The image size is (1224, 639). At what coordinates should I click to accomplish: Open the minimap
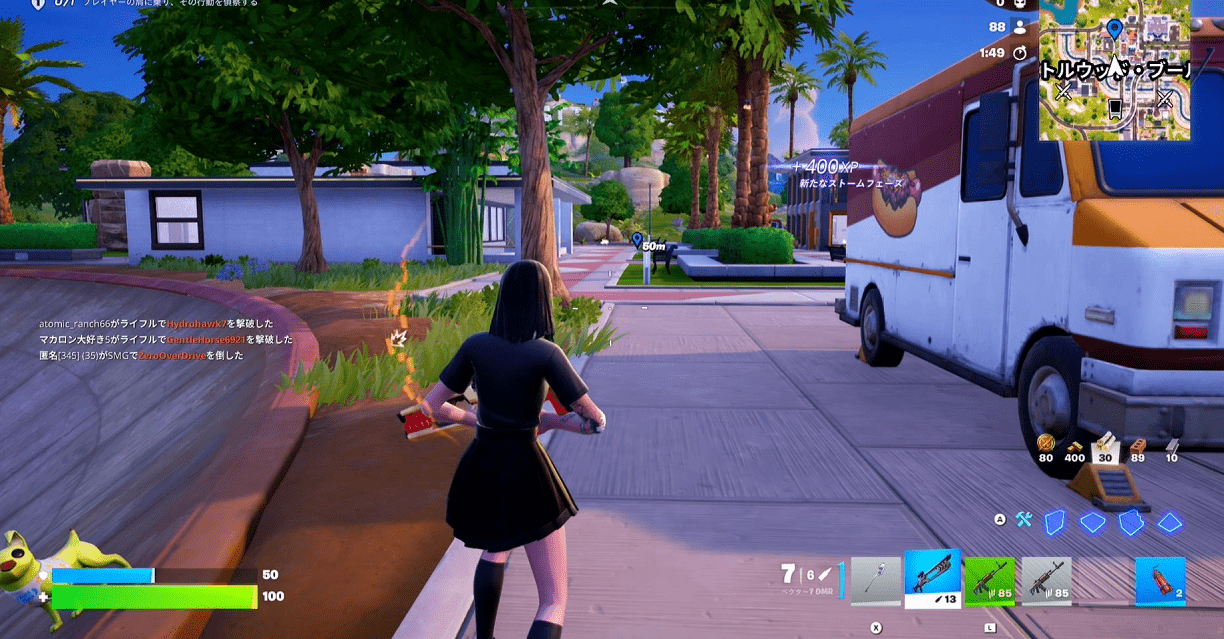pyautogui.click(x=1114, y=70)
